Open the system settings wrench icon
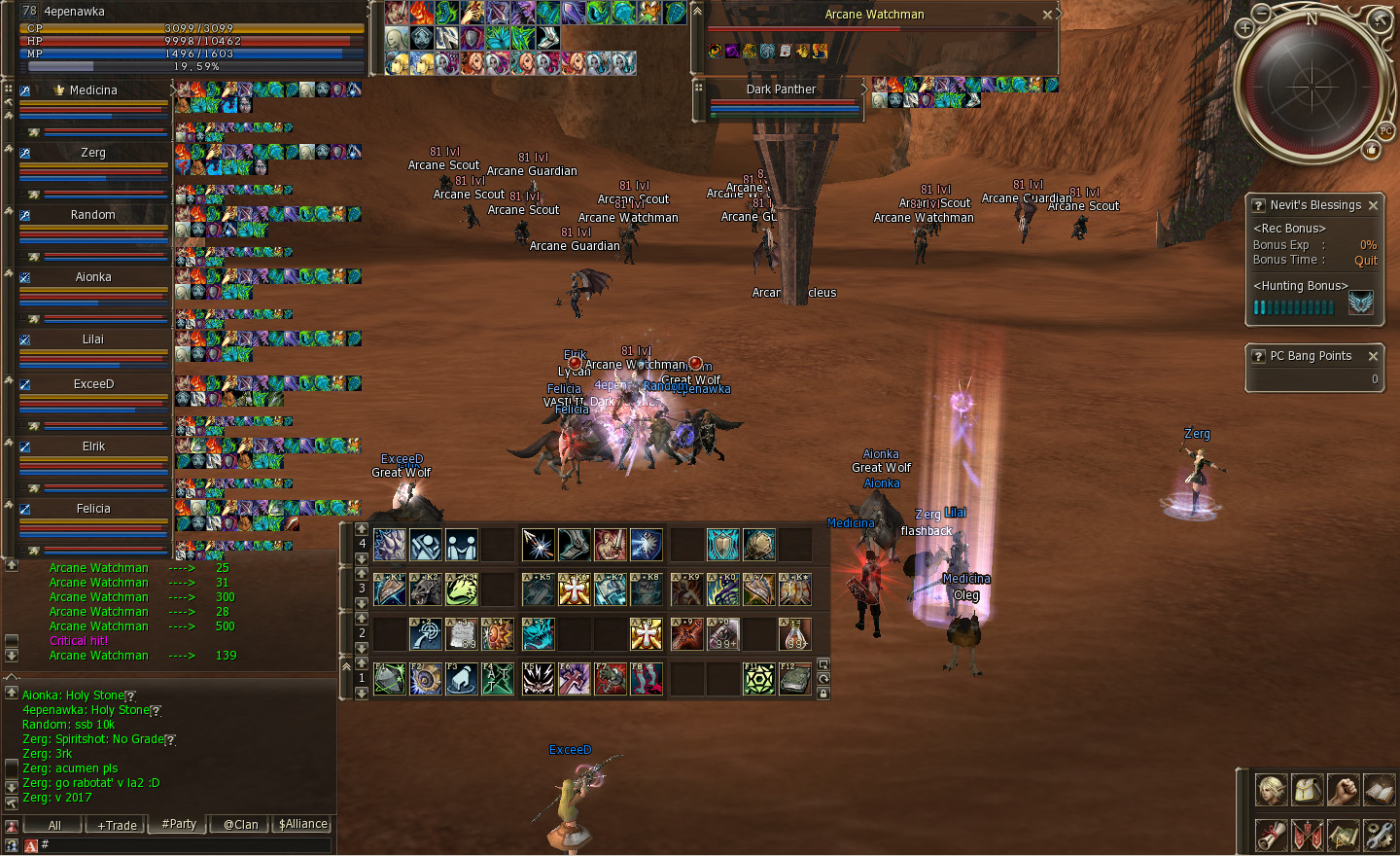Image resolution: width=1400 pixels, height=857 pixels. pyautogui.click(x=1379, y=835)
